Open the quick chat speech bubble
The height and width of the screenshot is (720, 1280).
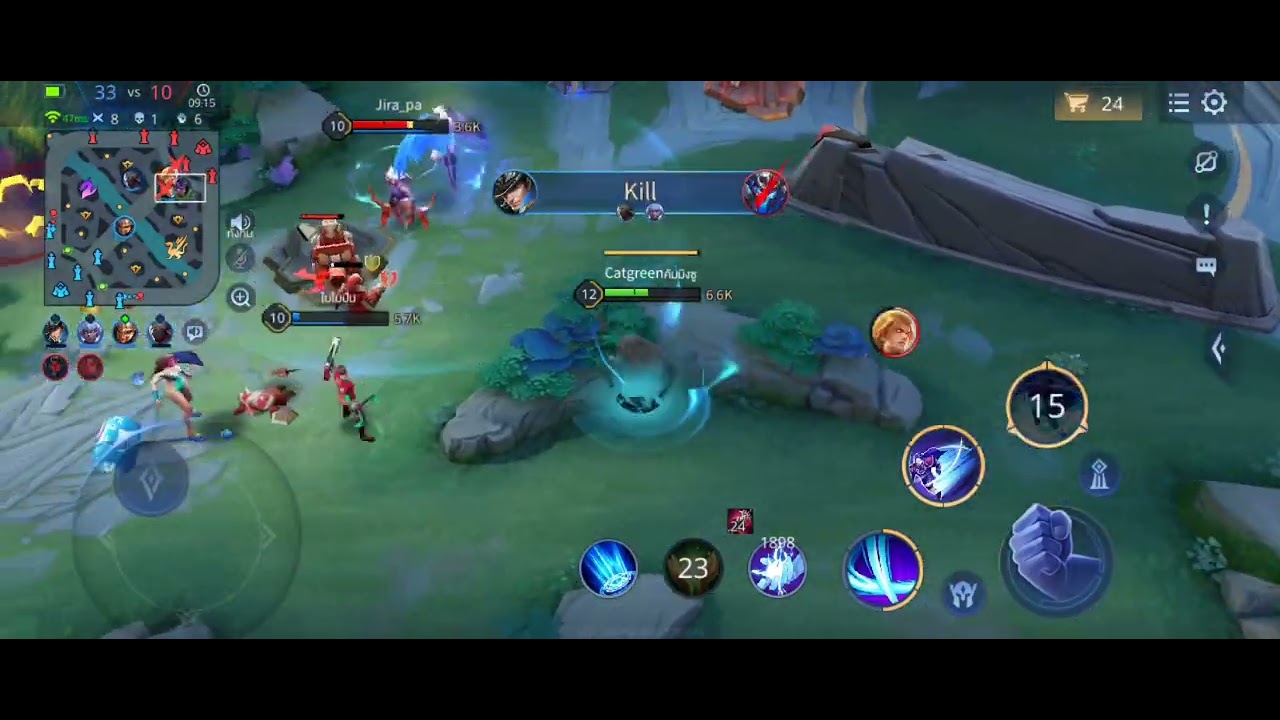pyautogui.click(x=1206, y=266)
